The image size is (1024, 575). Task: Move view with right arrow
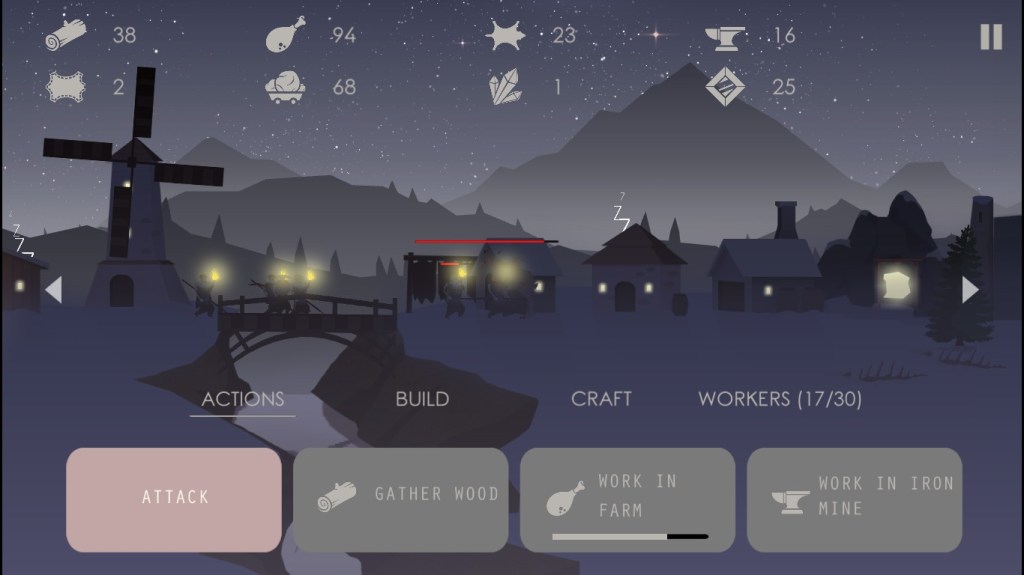[969, 290]
